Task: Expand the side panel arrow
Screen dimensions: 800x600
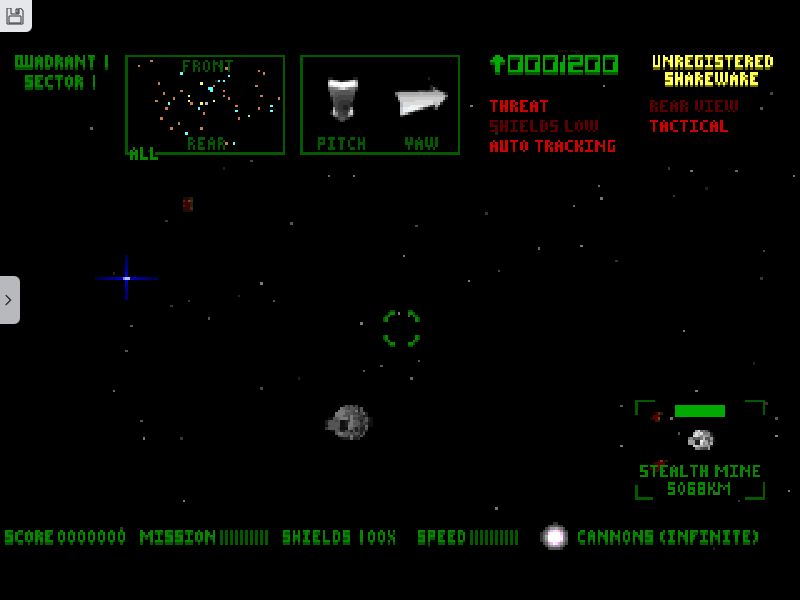Action: point(9,299)
